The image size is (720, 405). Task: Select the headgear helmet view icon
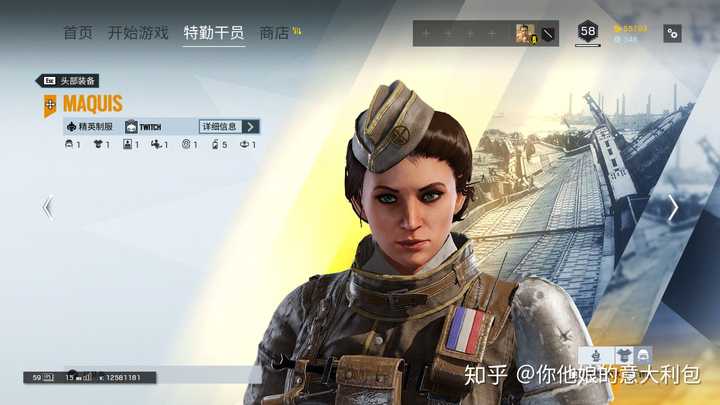pos(642,355)
